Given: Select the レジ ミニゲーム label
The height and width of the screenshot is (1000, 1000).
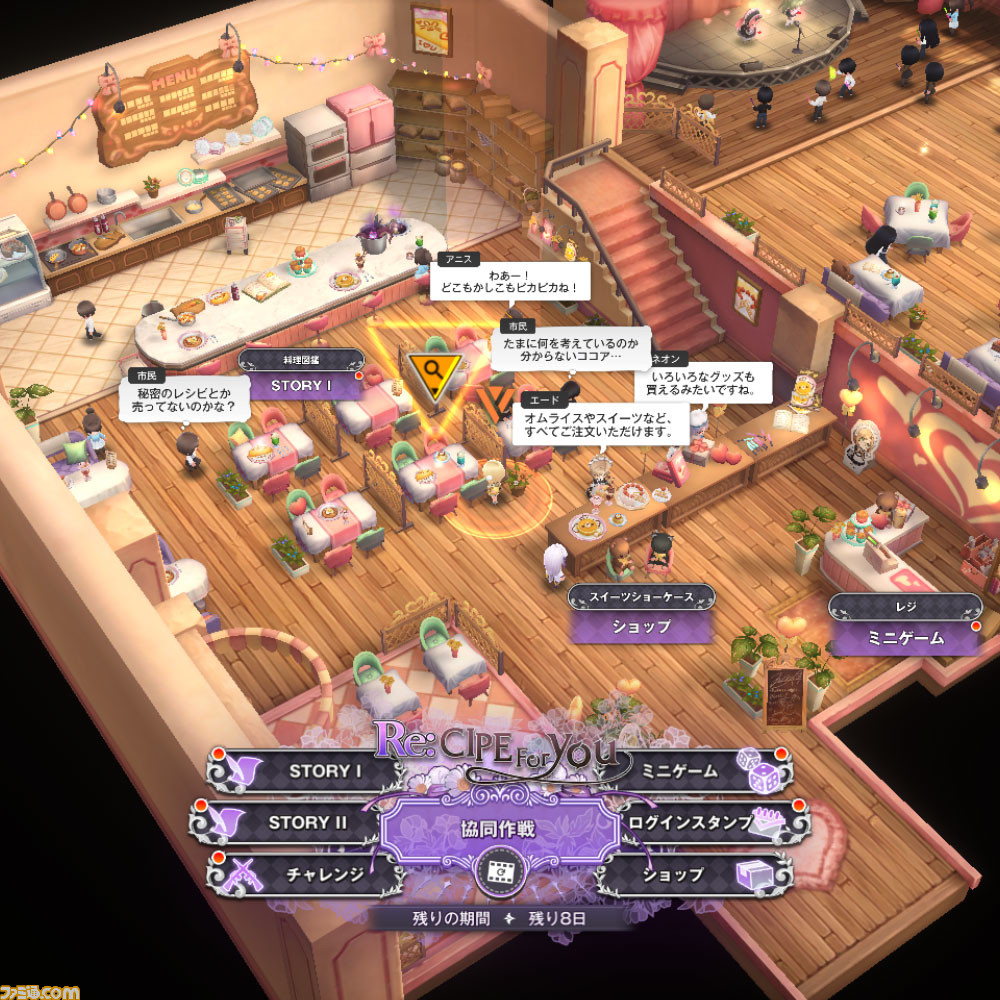Looking at the screenshot, I should [904, 637].
